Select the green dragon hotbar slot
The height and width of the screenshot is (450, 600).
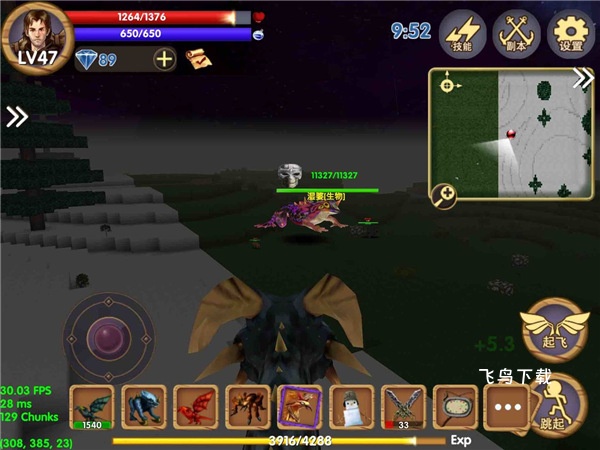click(x=92, y=407)
